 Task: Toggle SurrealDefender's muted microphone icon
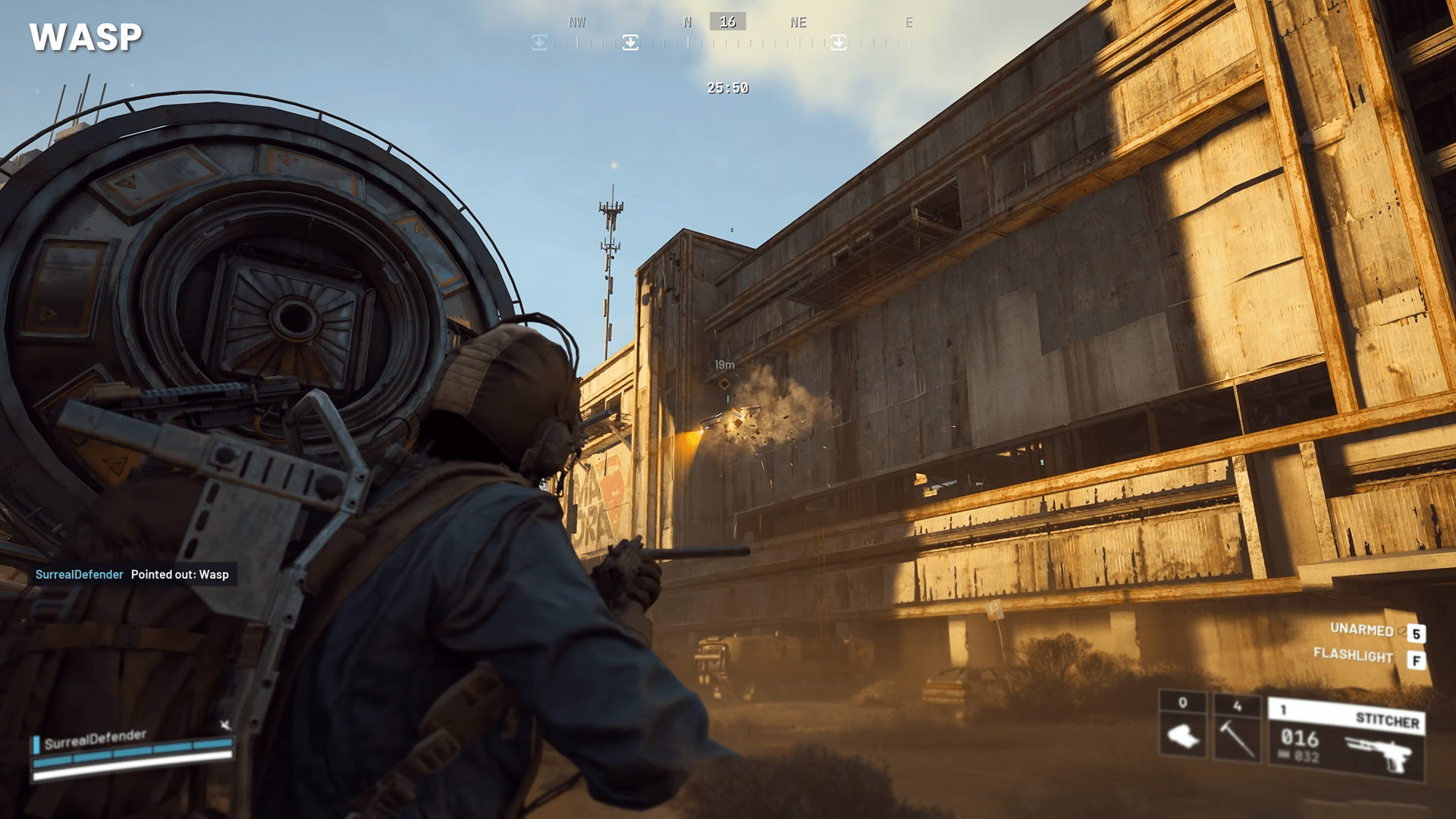click(224, 724)
